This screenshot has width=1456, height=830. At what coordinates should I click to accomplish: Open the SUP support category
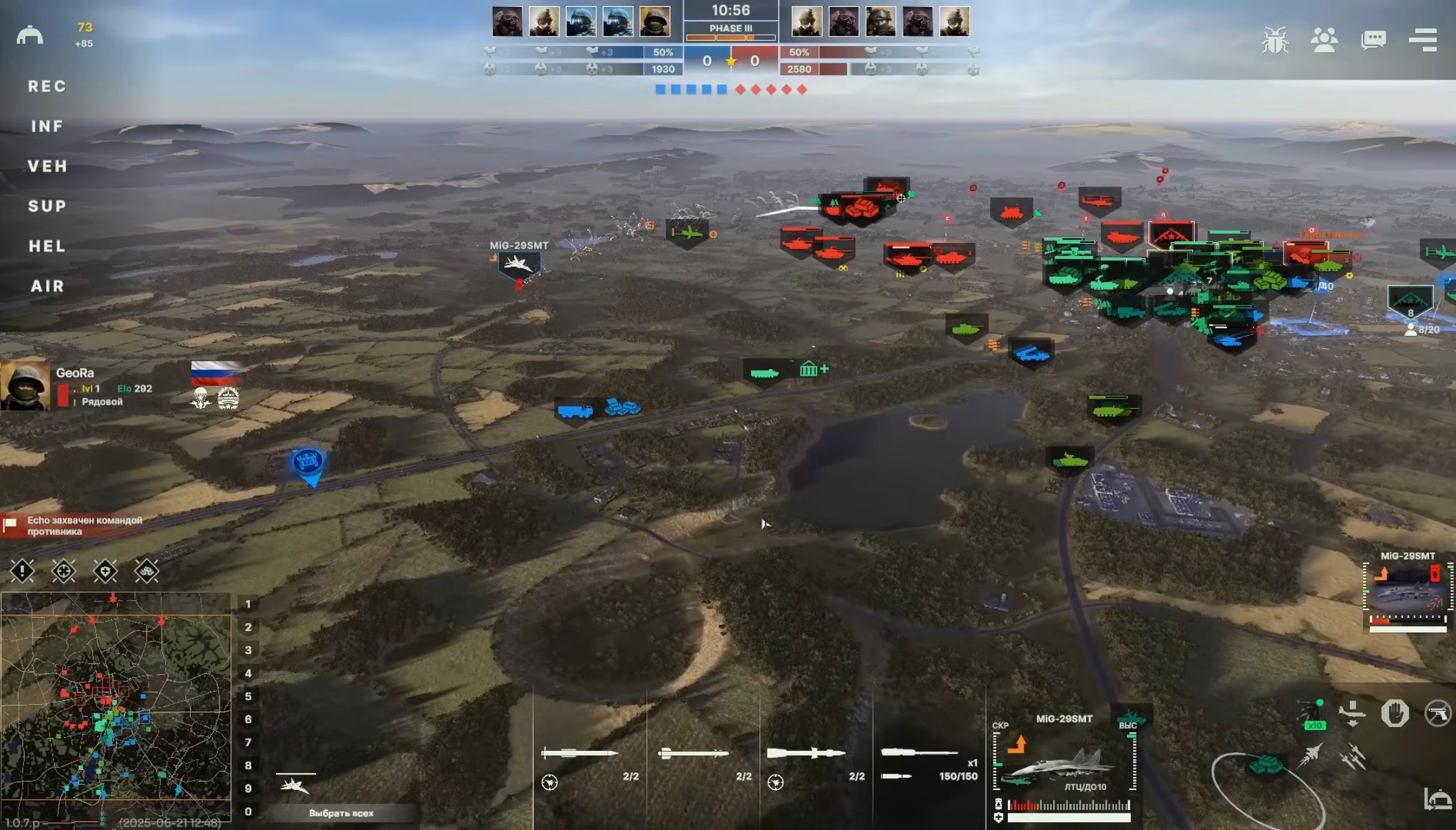[x=47, y=206]
